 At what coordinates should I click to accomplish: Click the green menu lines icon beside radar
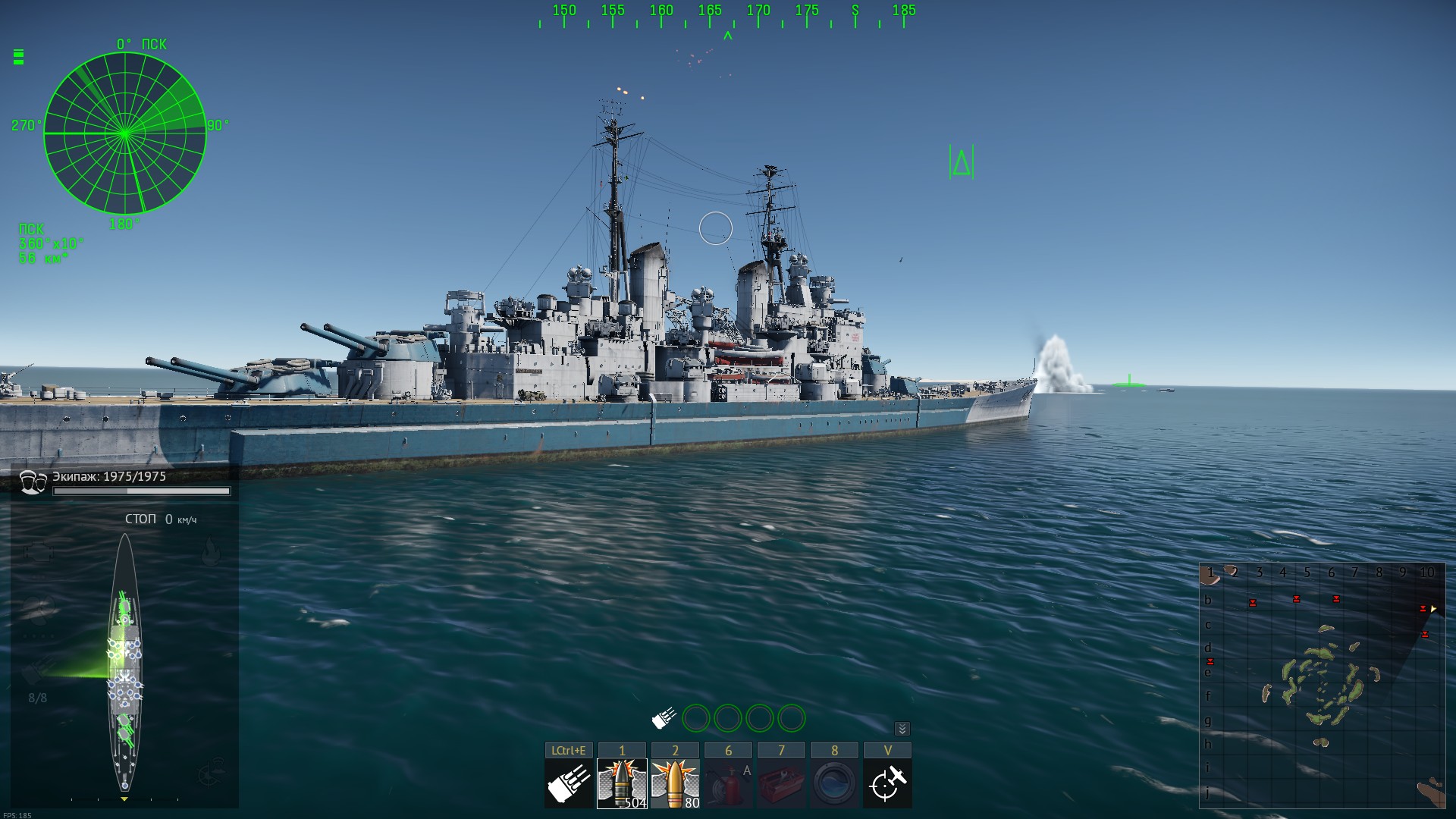pos(19,57)
